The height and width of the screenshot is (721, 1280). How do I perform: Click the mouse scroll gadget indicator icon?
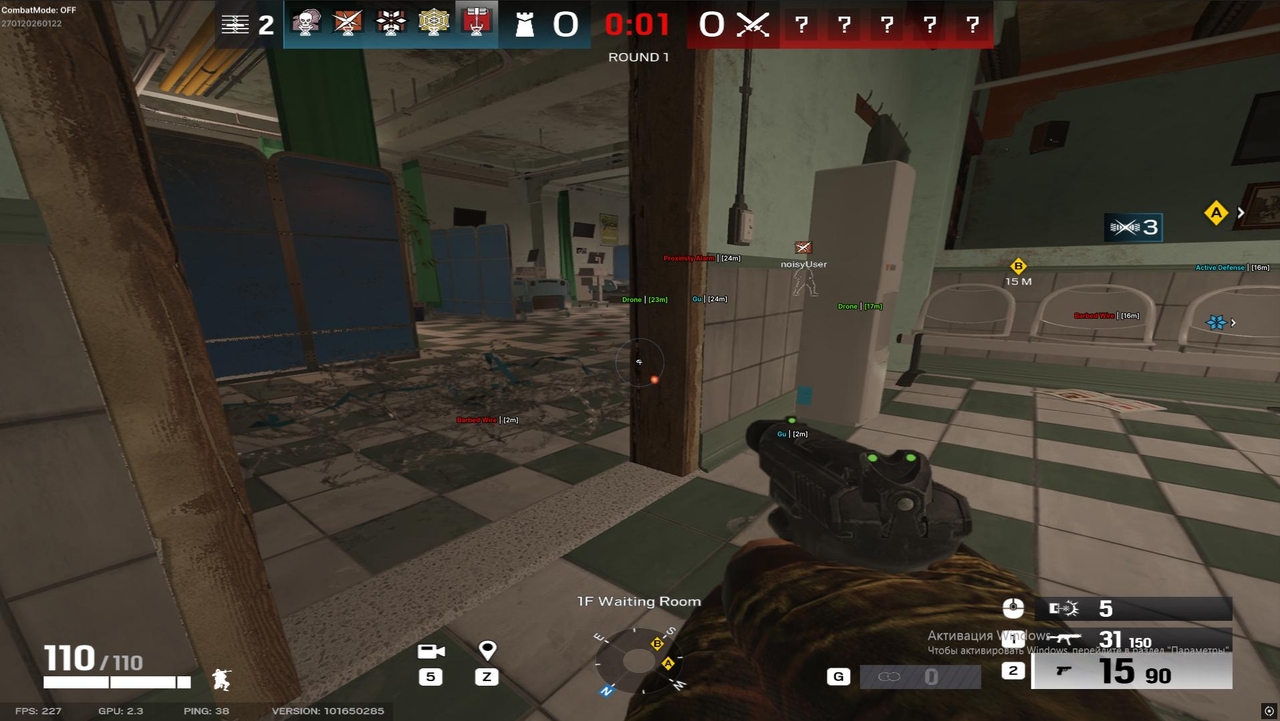coord(1014,608)
